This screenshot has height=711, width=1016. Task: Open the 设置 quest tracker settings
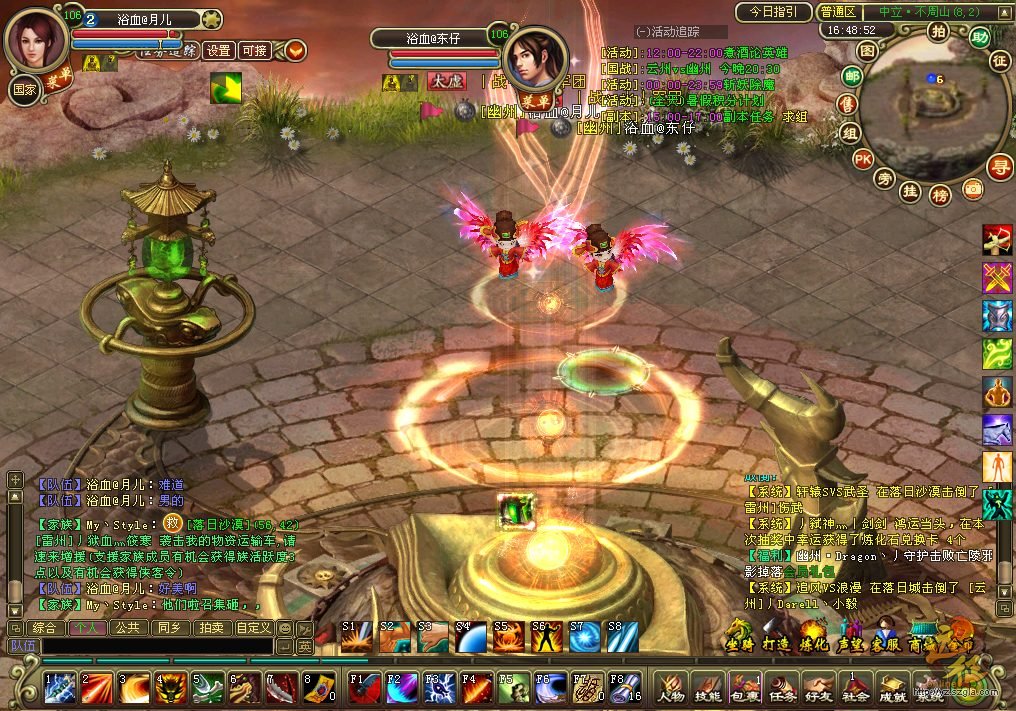click(x=218, y=50)
